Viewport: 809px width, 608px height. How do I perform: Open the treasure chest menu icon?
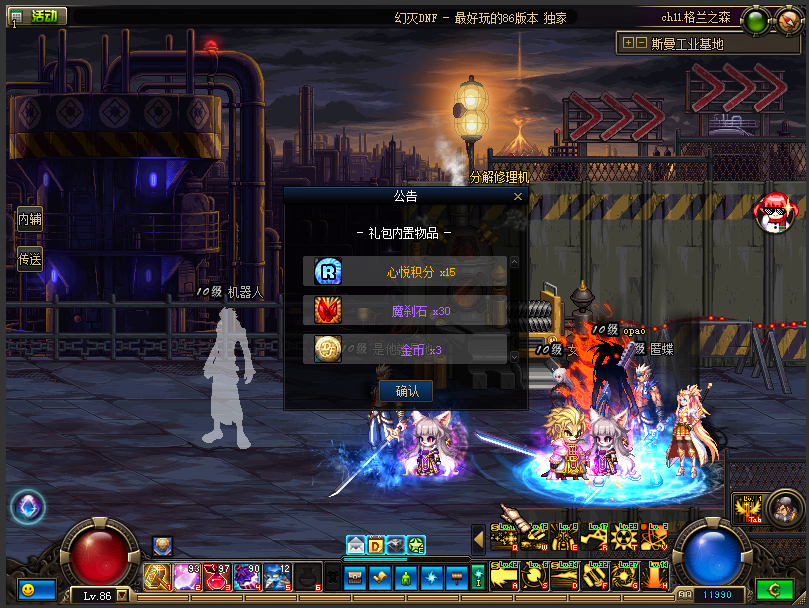tap(356, 577)
